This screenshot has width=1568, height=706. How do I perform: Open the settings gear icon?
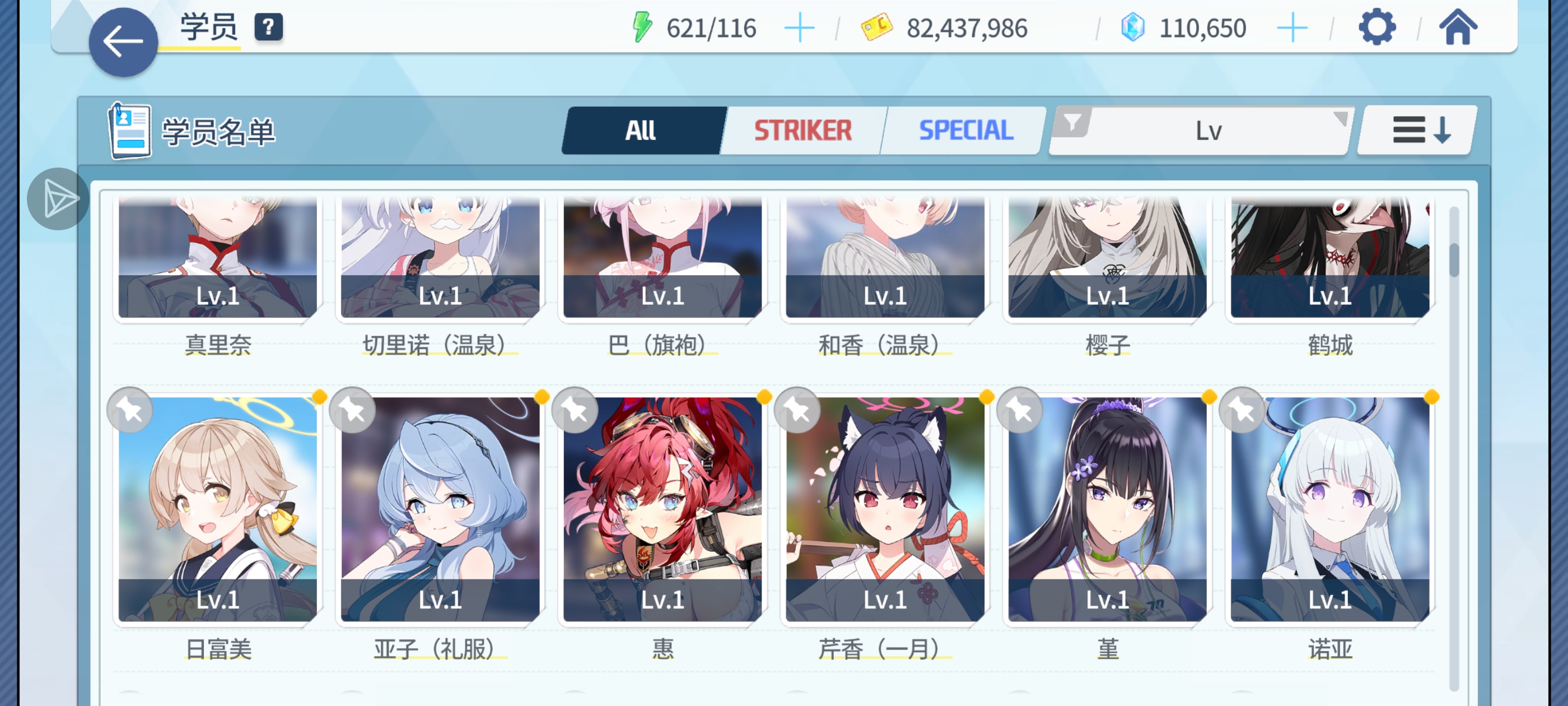(1377, 26)
